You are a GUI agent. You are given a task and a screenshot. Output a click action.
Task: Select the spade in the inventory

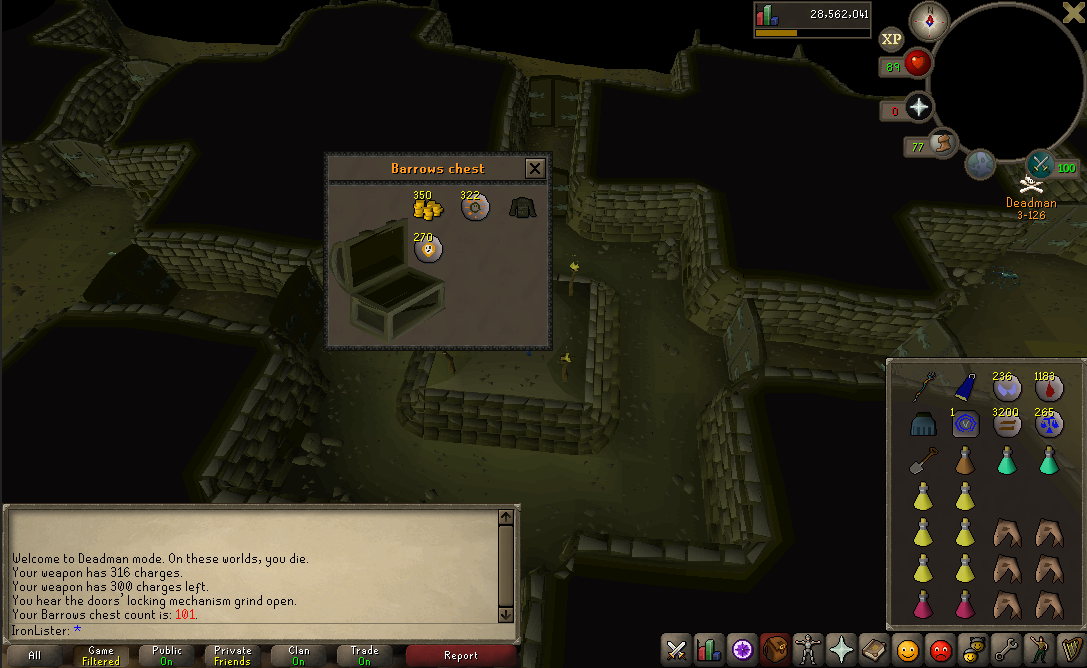(x=923, y=461)
